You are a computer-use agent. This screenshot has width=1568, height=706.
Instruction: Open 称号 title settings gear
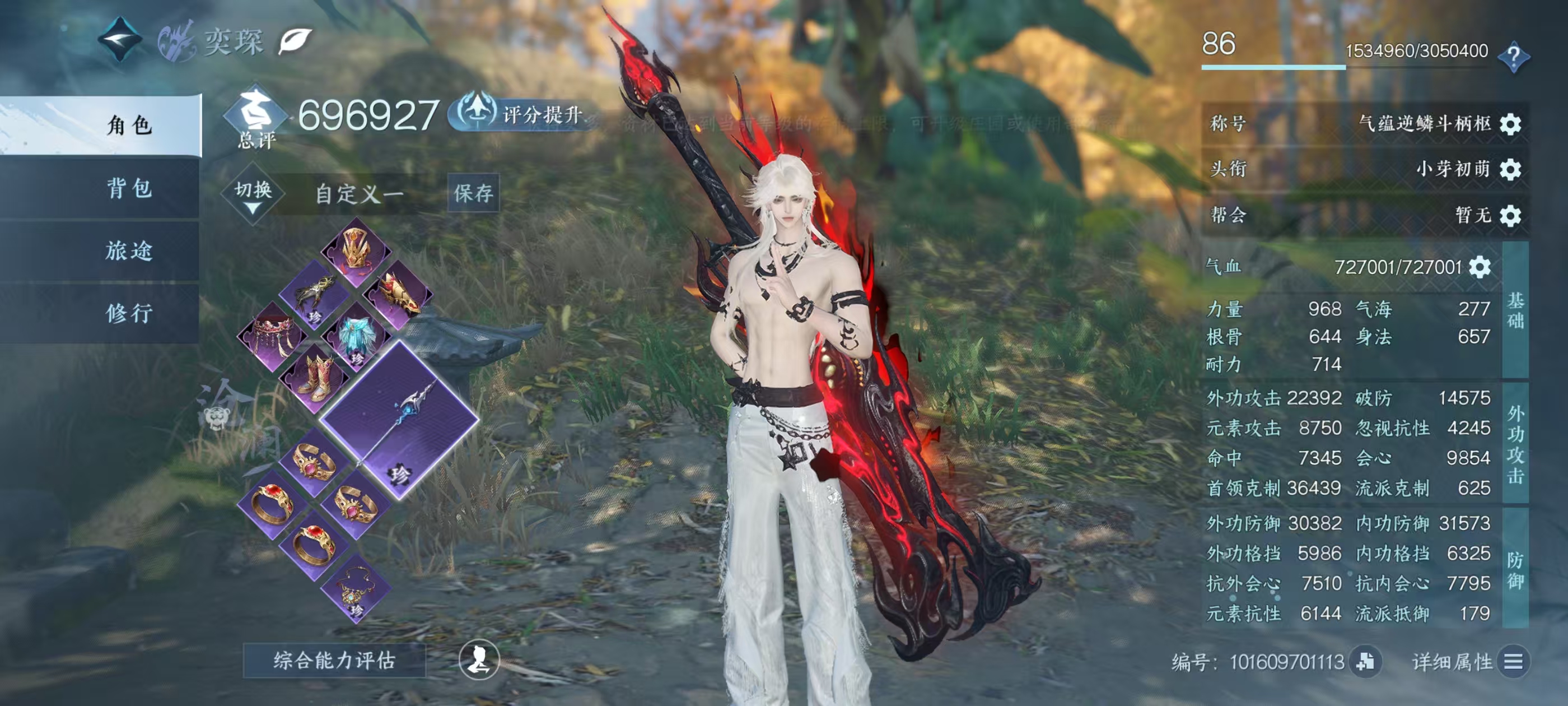point(1511,124)
